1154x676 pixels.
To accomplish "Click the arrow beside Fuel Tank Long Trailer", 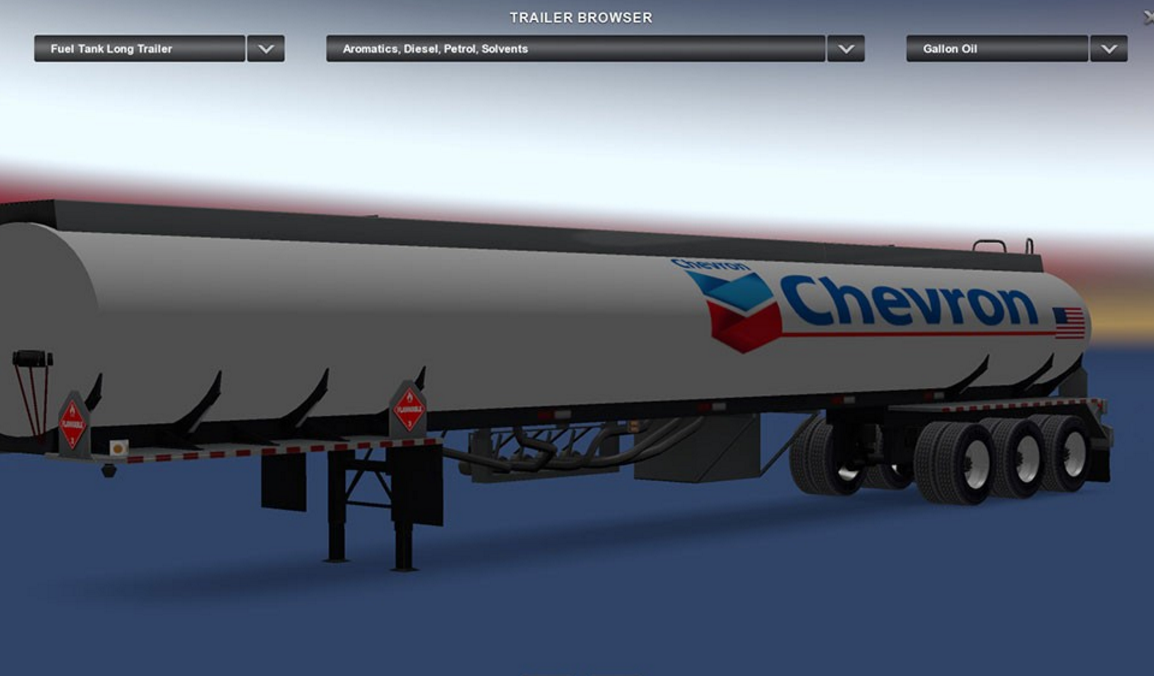I will click(x=266, y=49).
